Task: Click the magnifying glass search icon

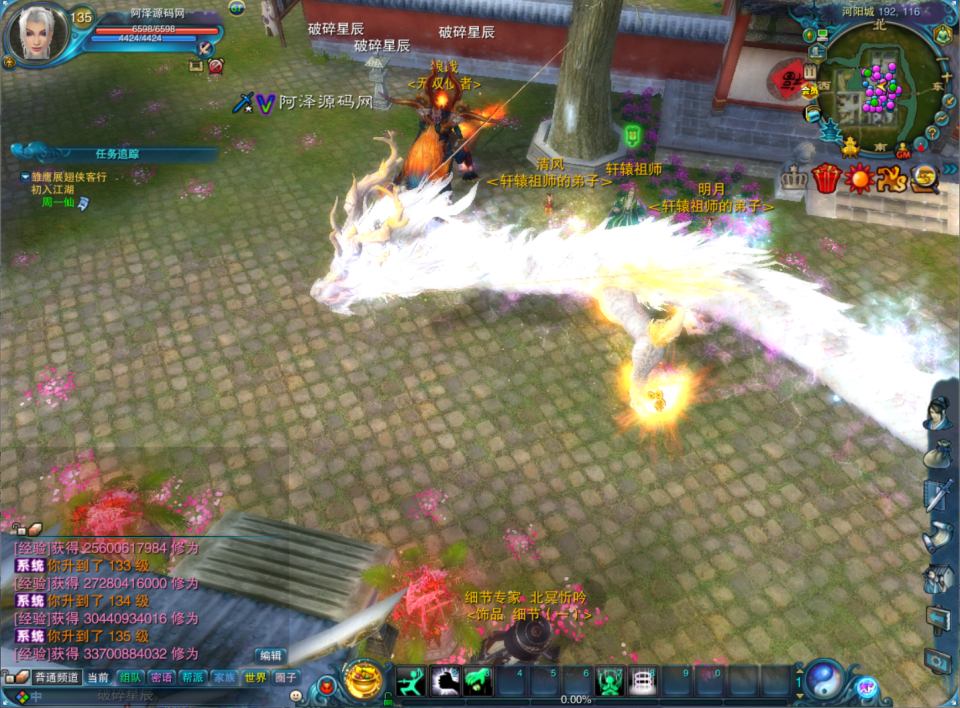Action: [923, 179]
